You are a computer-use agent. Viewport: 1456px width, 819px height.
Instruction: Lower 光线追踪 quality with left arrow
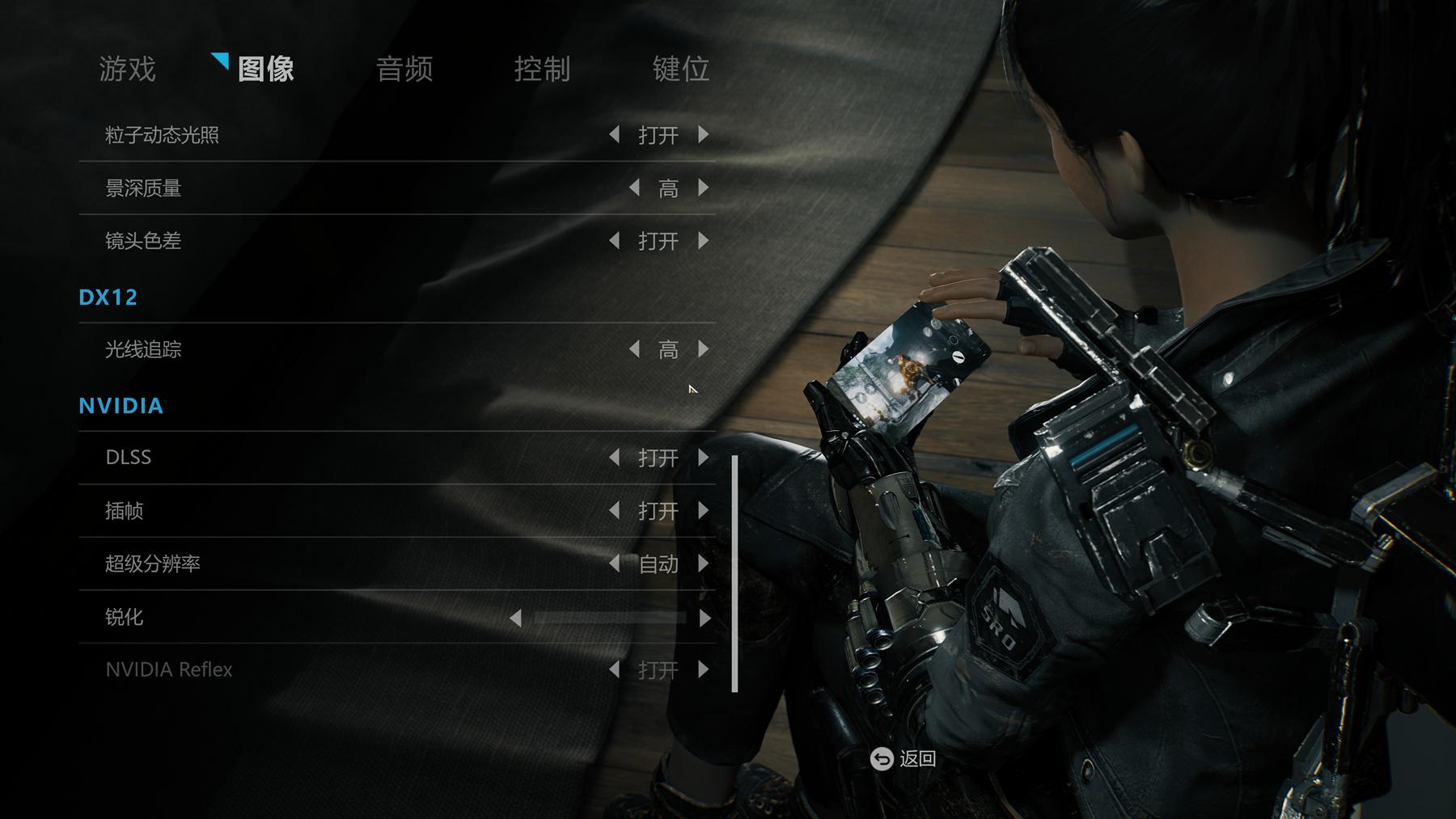(634, 349)
